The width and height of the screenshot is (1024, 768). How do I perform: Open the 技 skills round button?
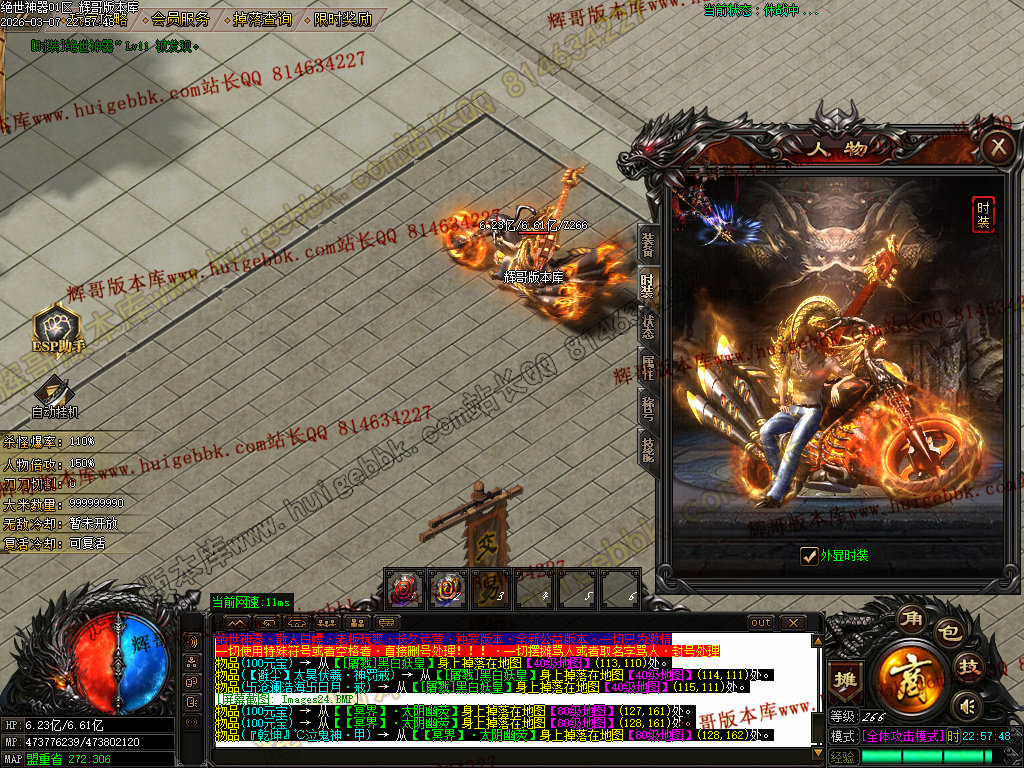[968, 667]
